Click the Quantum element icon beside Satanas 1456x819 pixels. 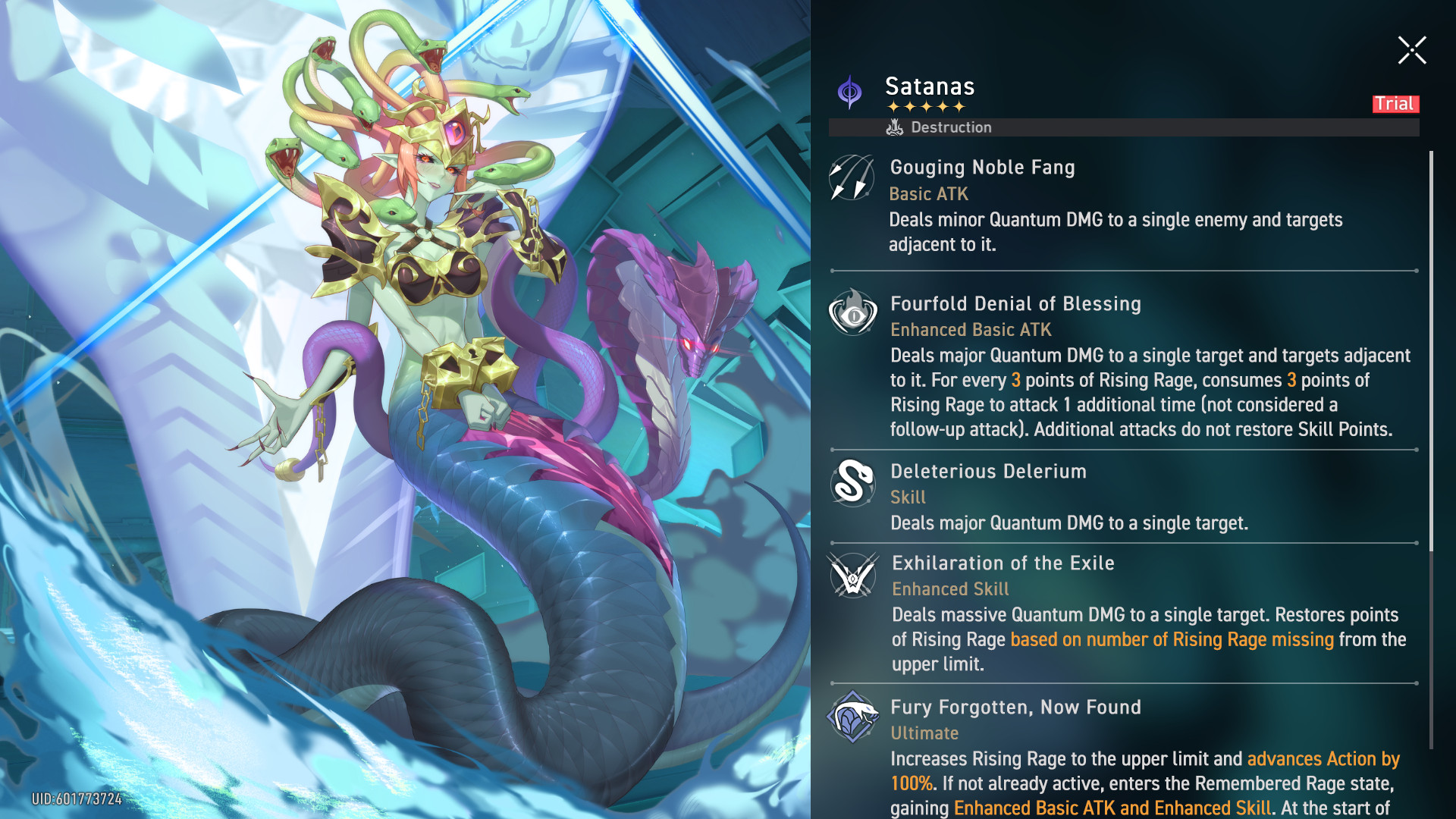[x=849, y=93]
